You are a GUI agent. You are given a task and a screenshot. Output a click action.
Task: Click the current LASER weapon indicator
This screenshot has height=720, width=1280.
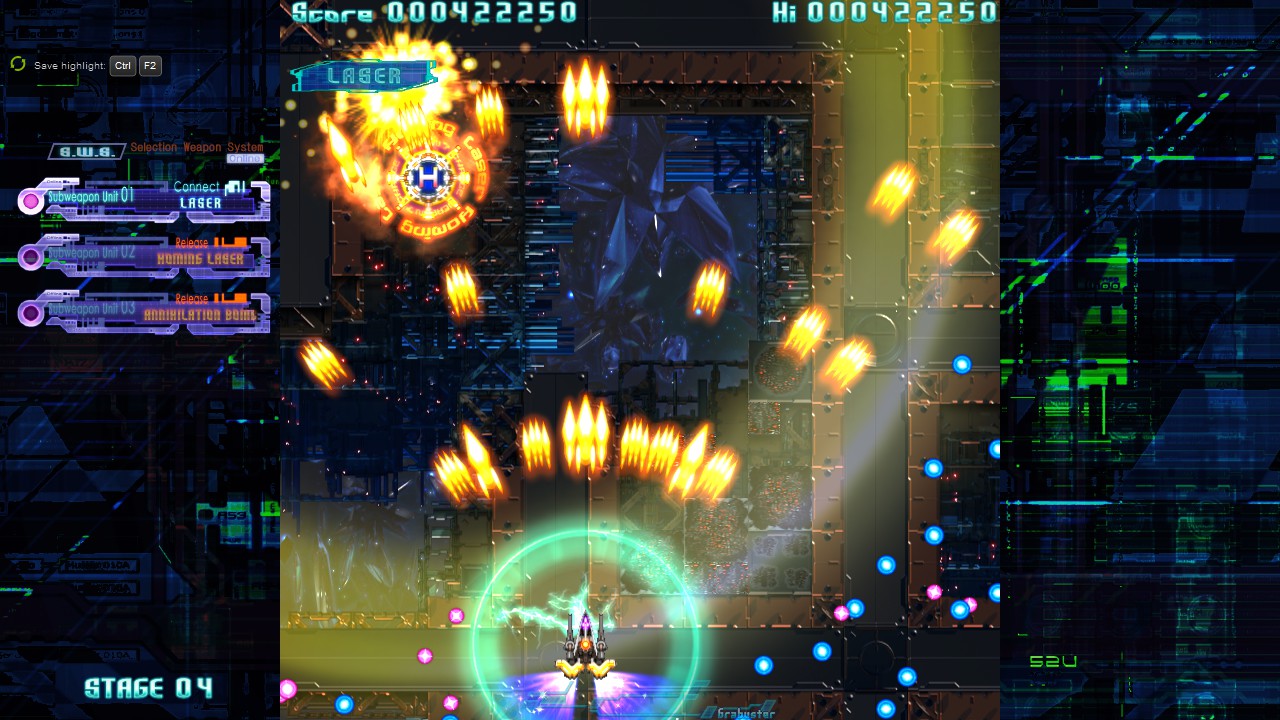click(x=364, y=76)
